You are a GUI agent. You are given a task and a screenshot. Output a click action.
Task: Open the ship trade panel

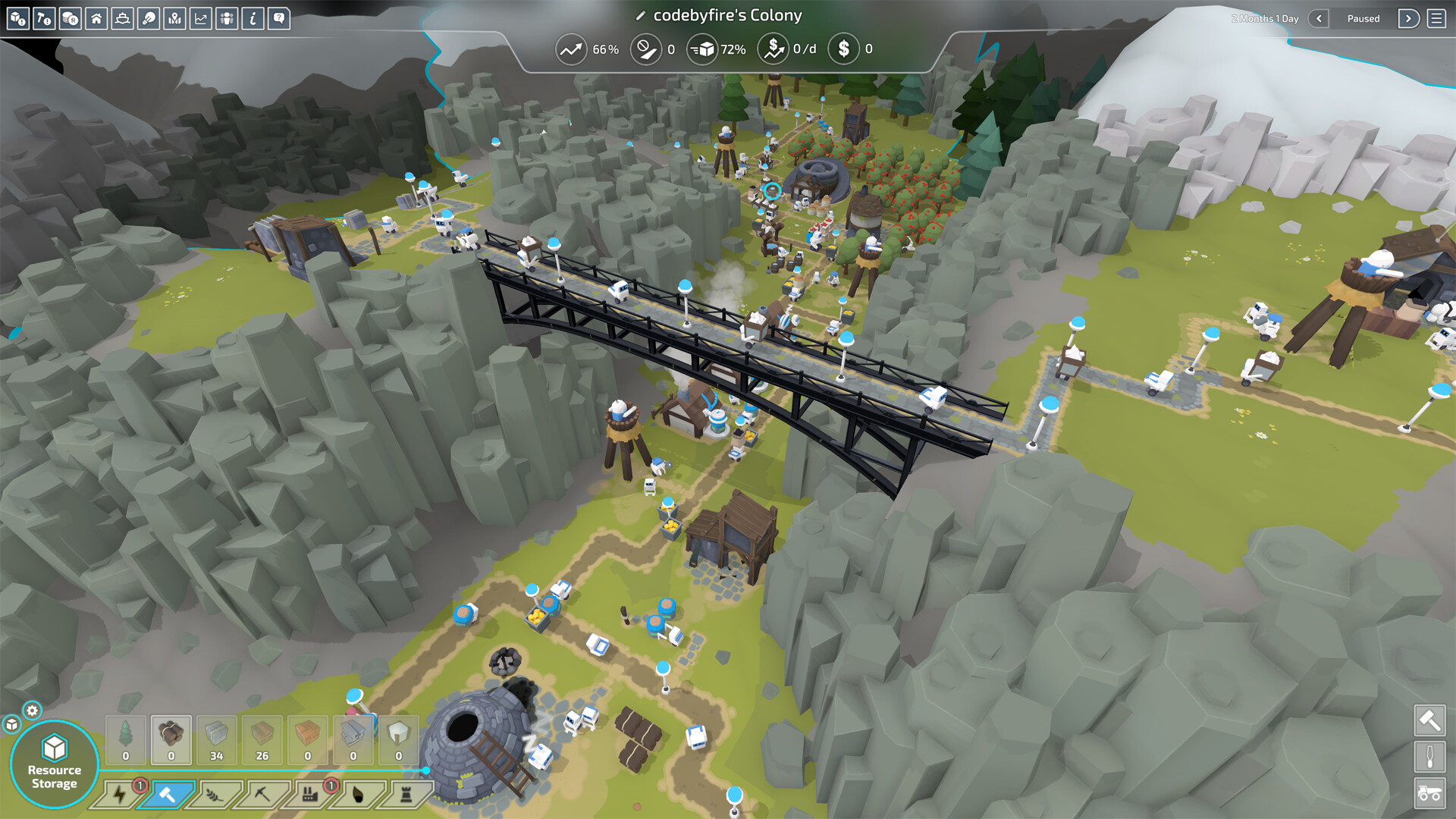122,18
